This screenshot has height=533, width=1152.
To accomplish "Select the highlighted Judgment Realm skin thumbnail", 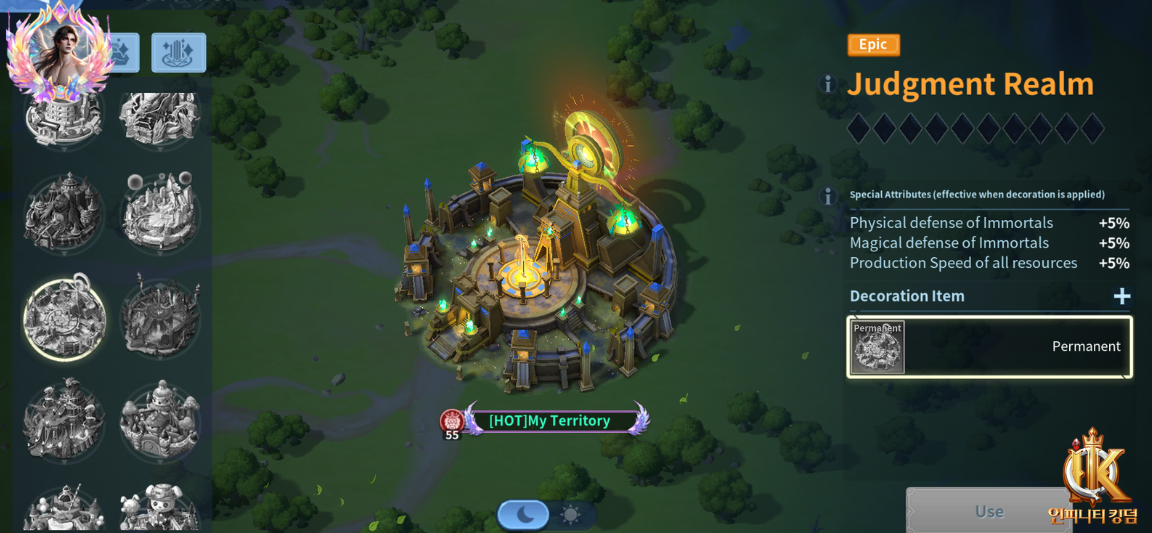I will click(64, 319).
